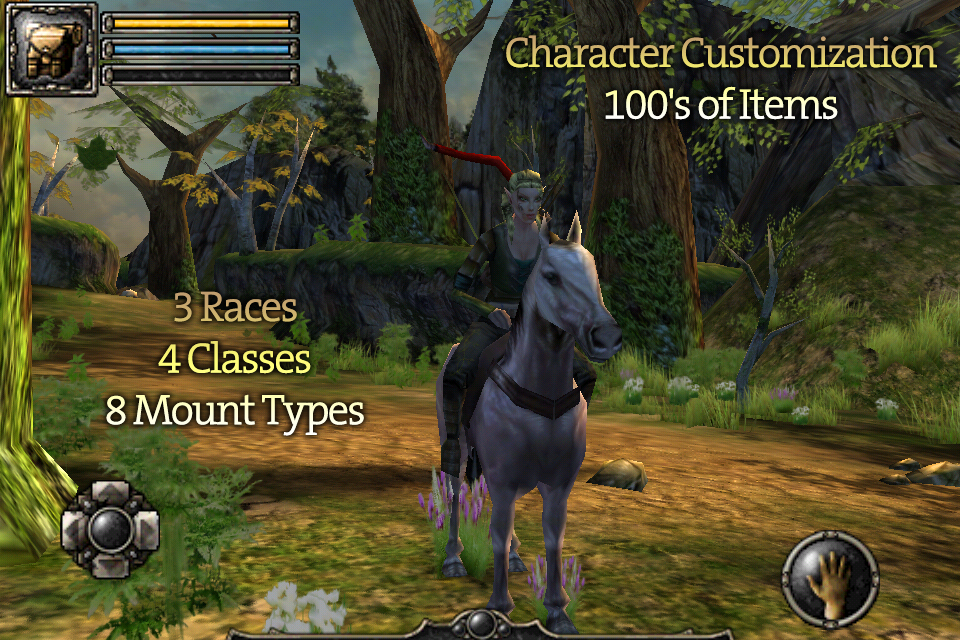Open the armor character portrait icon
This screenshot has width=960, height=640.
pos(50,48)
